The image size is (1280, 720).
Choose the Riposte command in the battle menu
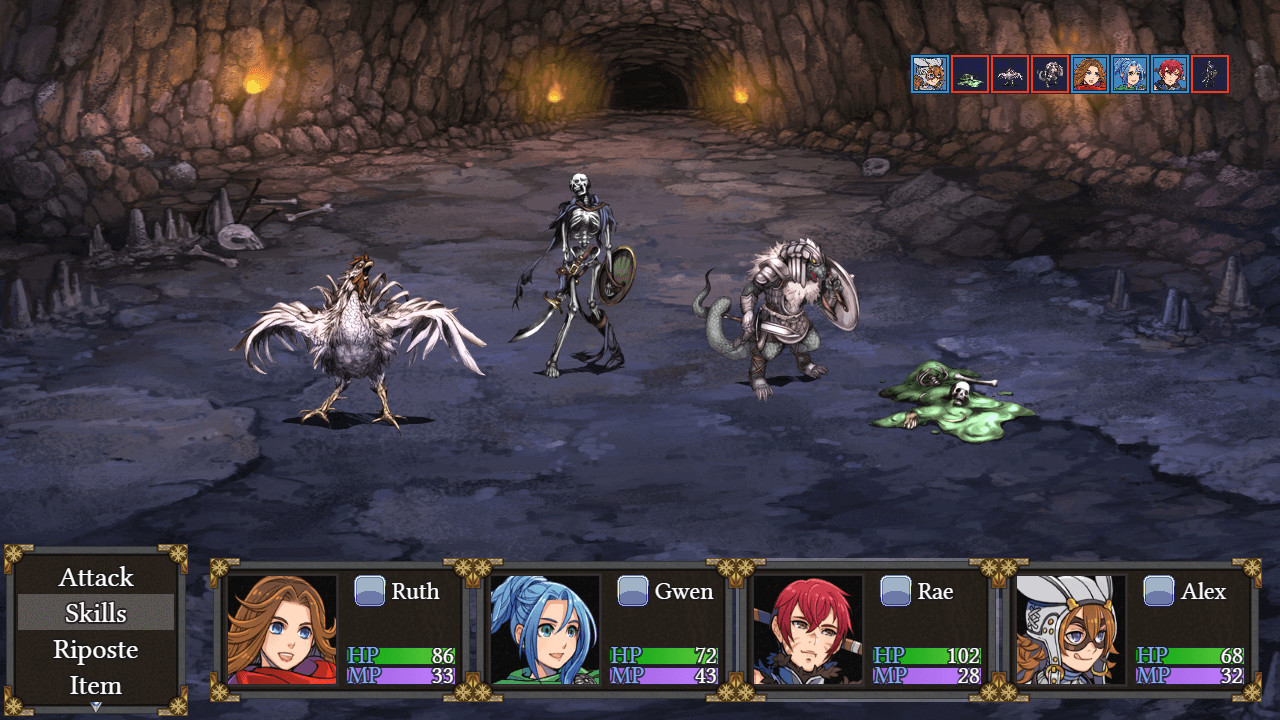click(x=95, y=649)
